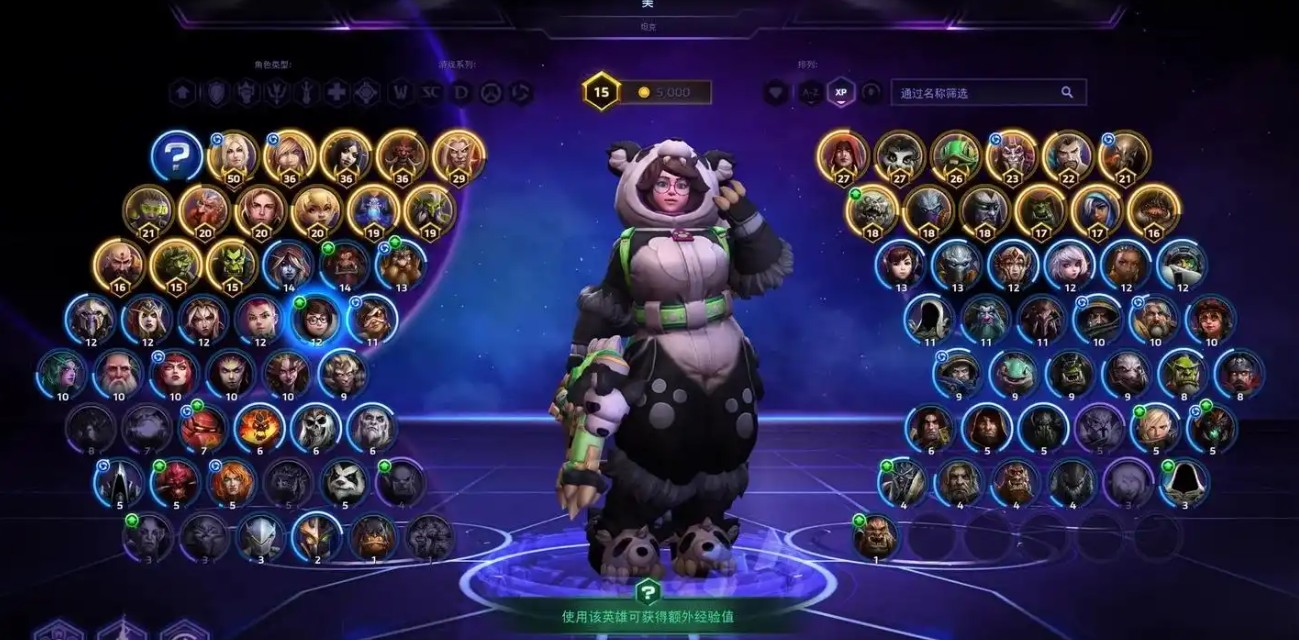Pick the level 50 blonde hero portrait
Viewport: 1299px width, 640px height.
[x=233, y=155]
